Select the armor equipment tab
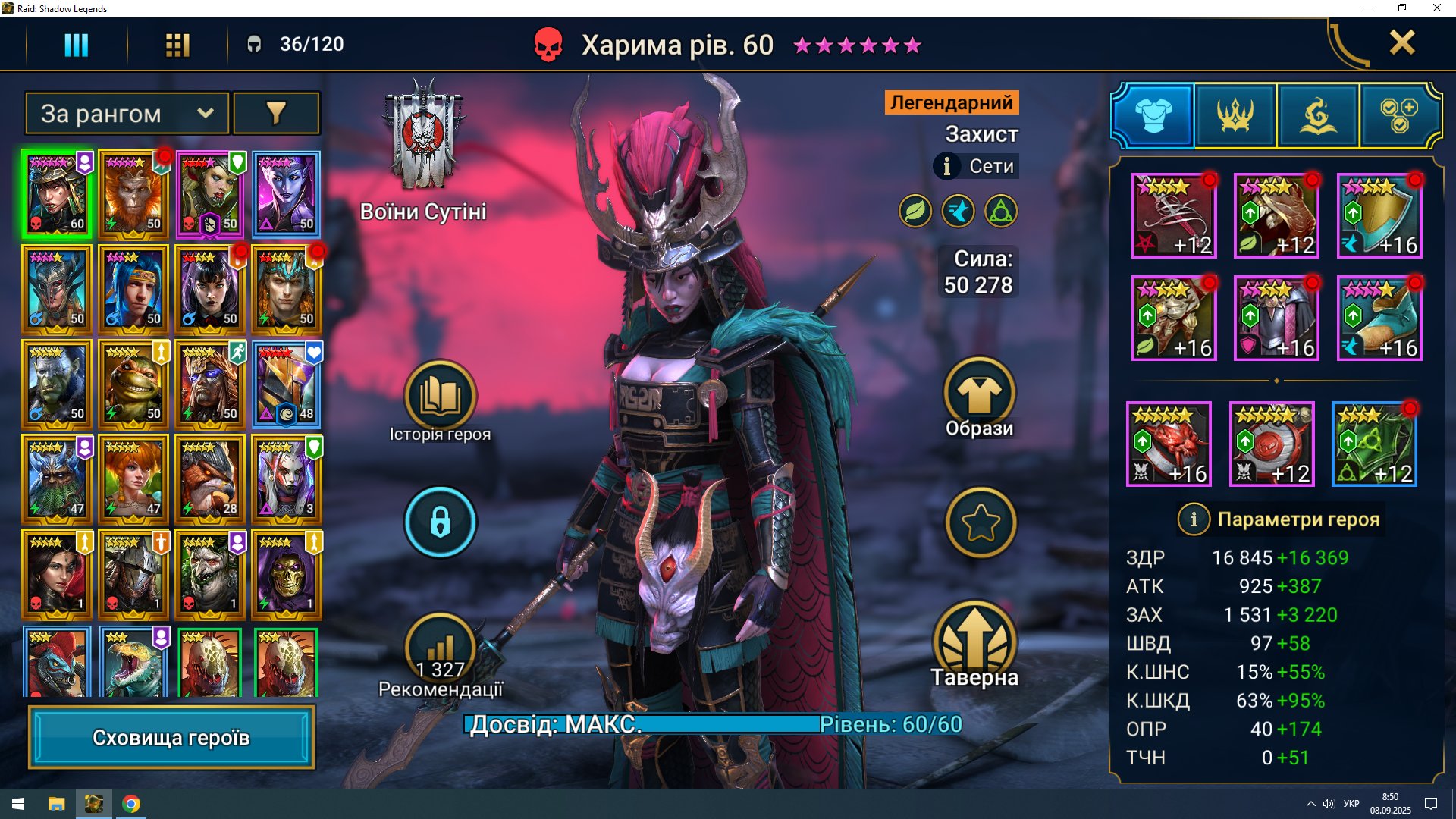Image resolution: width=1456 pixels, height=819 pixels. point(1153,116)
